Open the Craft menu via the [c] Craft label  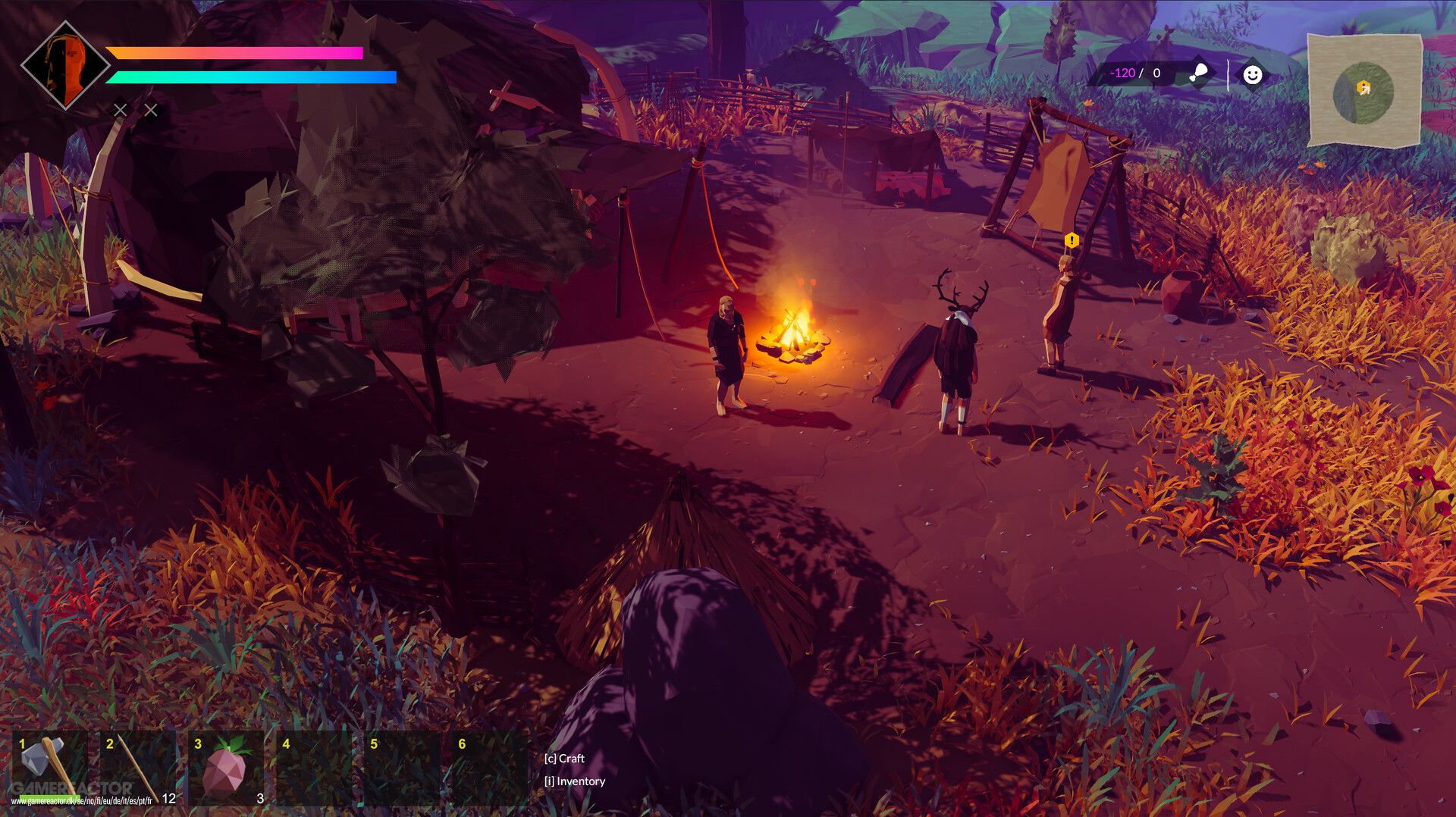565,757
